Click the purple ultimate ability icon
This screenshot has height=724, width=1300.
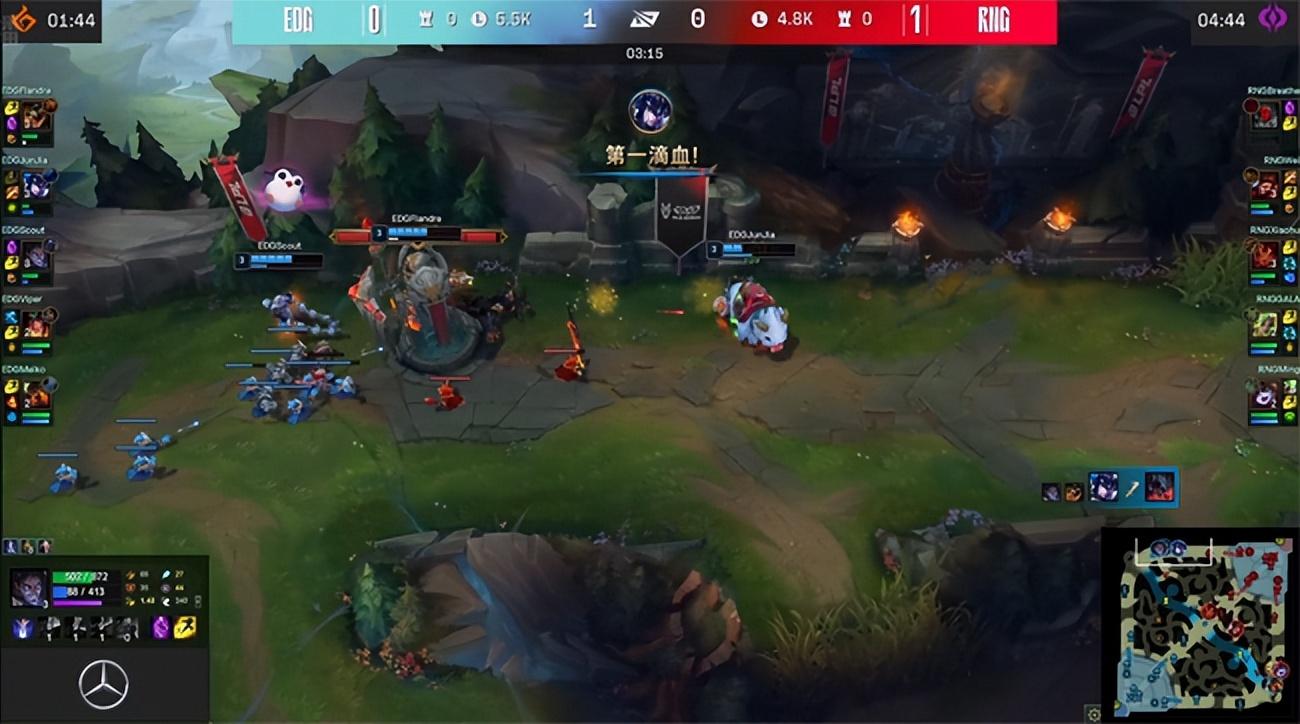tap(162, 627)
